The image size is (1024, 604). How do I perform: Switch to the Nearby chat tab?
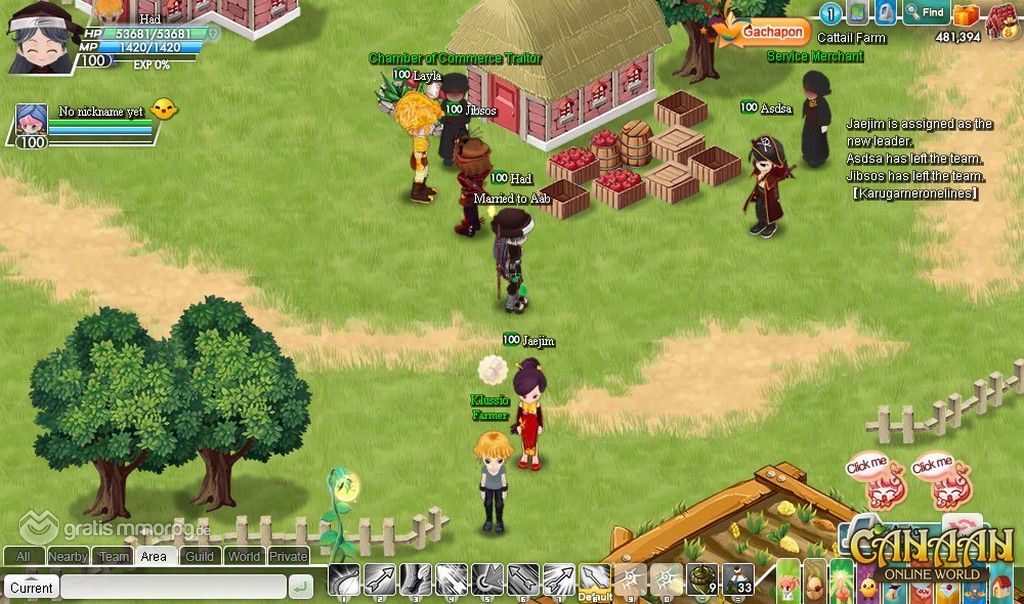pyautogui.click(x=68, y=557)
